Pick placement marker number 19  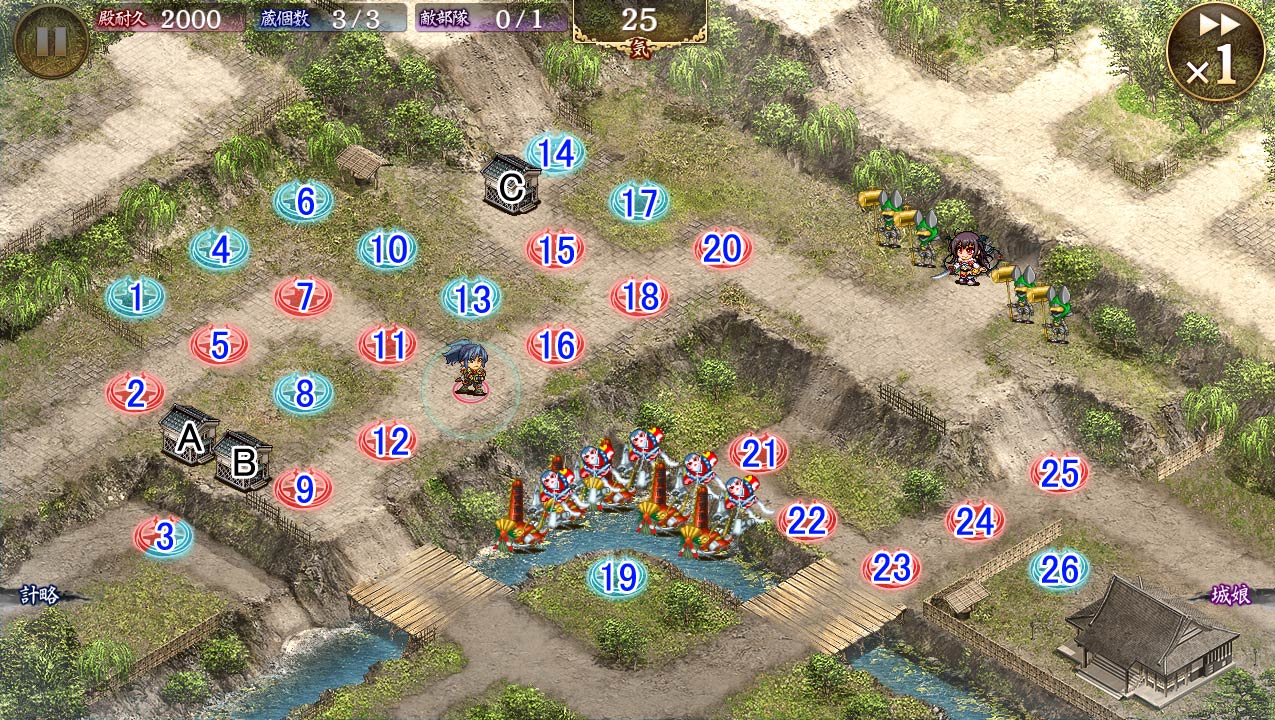point(618,577)
